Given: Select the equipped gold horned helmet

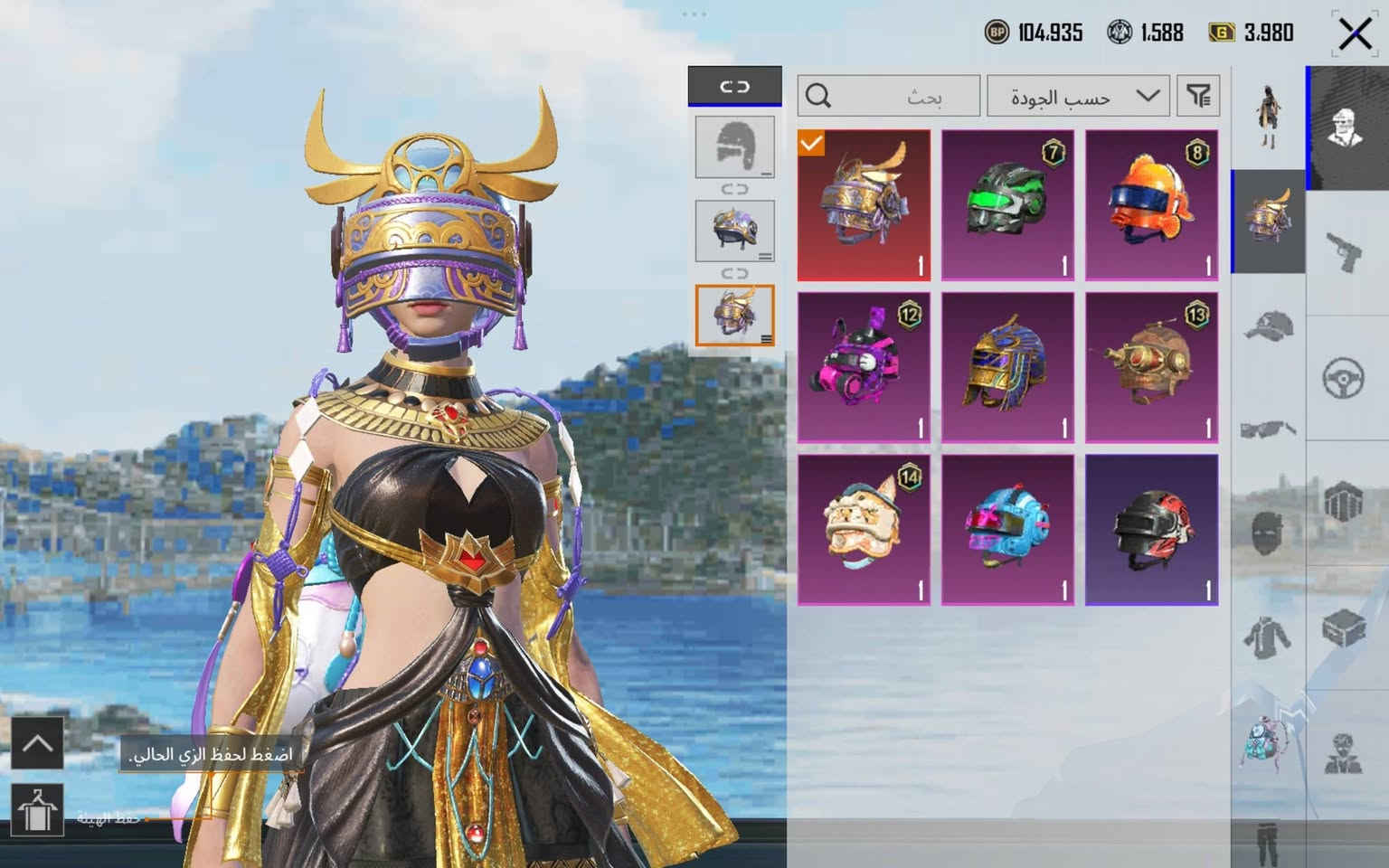Looking at the screenshot, I should tap(864, 204).
